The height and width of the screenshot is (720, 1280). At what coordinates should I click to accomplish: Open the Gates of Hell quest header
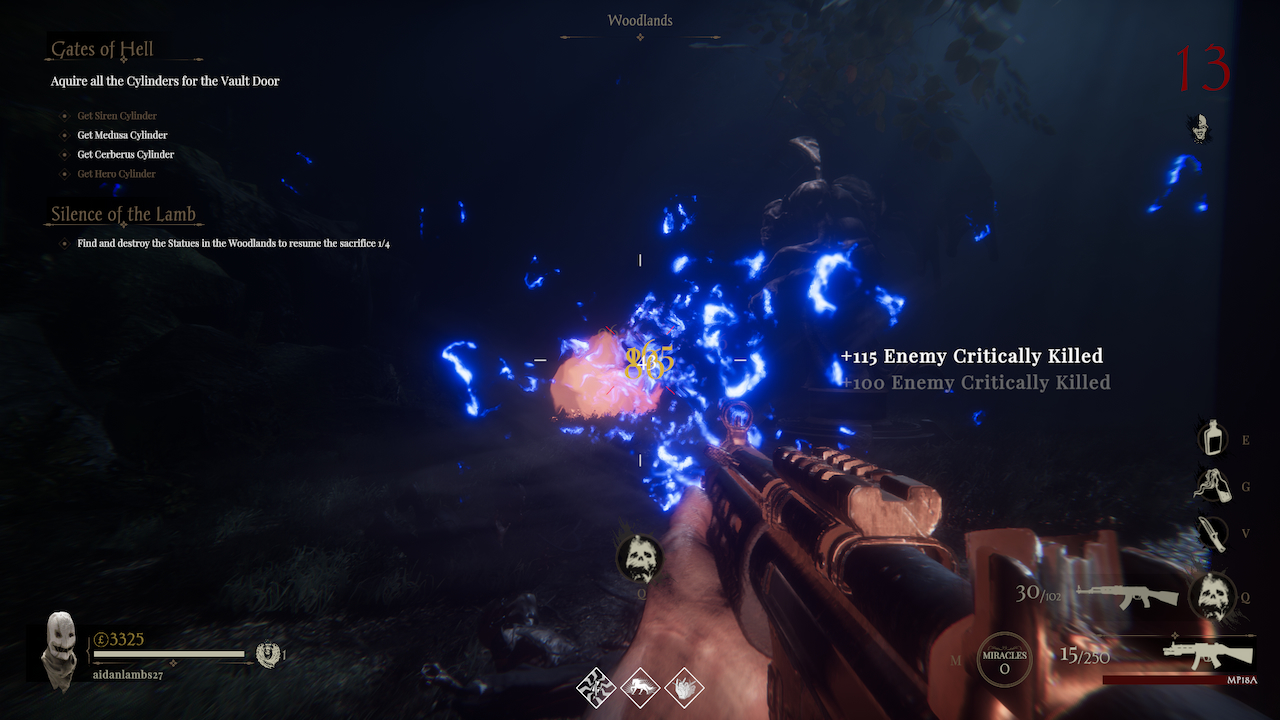[x=103, y=50]
